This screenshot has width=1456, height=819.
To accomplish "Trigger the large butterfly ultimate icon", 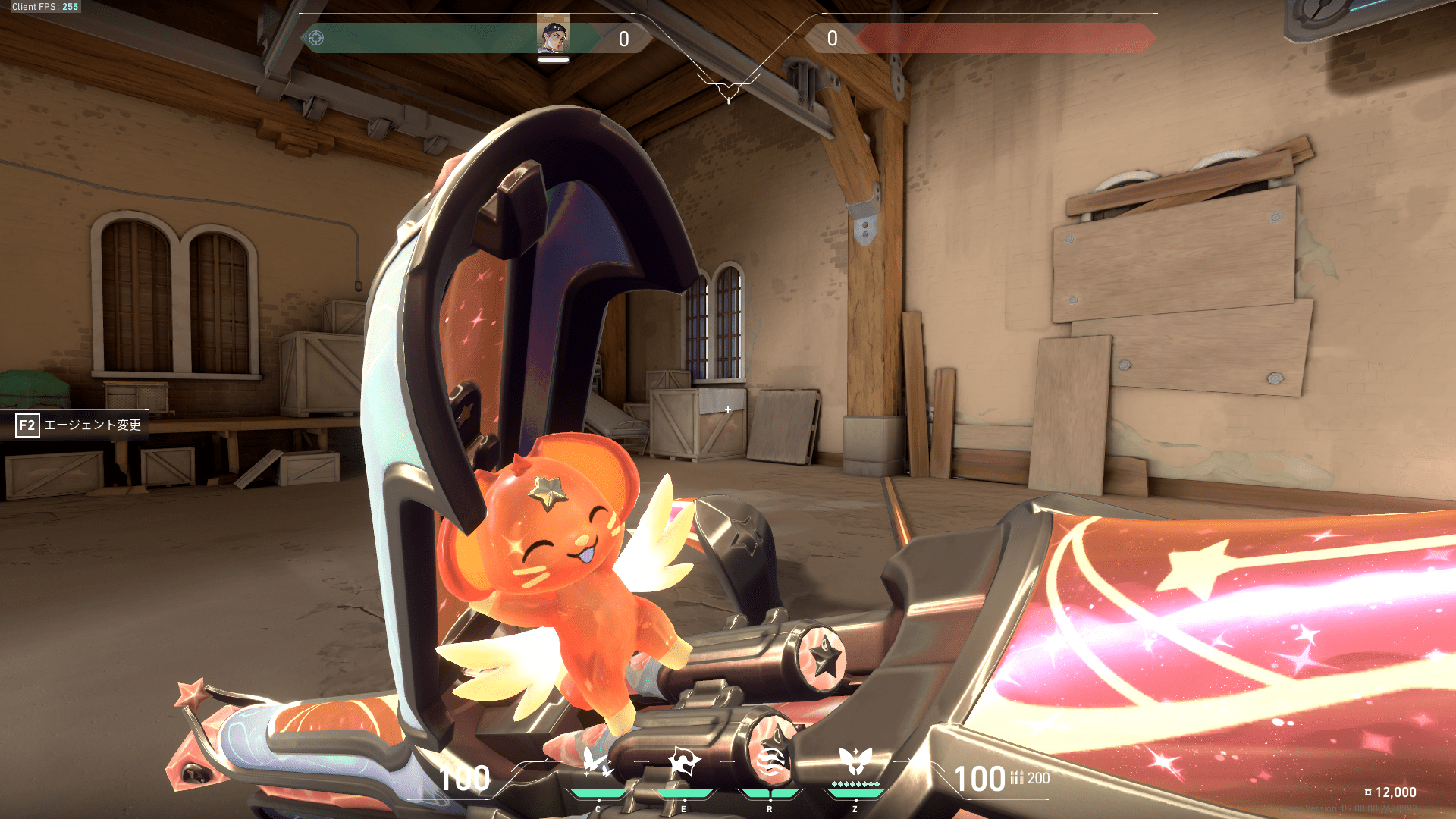I will click(x=855, y=760).
